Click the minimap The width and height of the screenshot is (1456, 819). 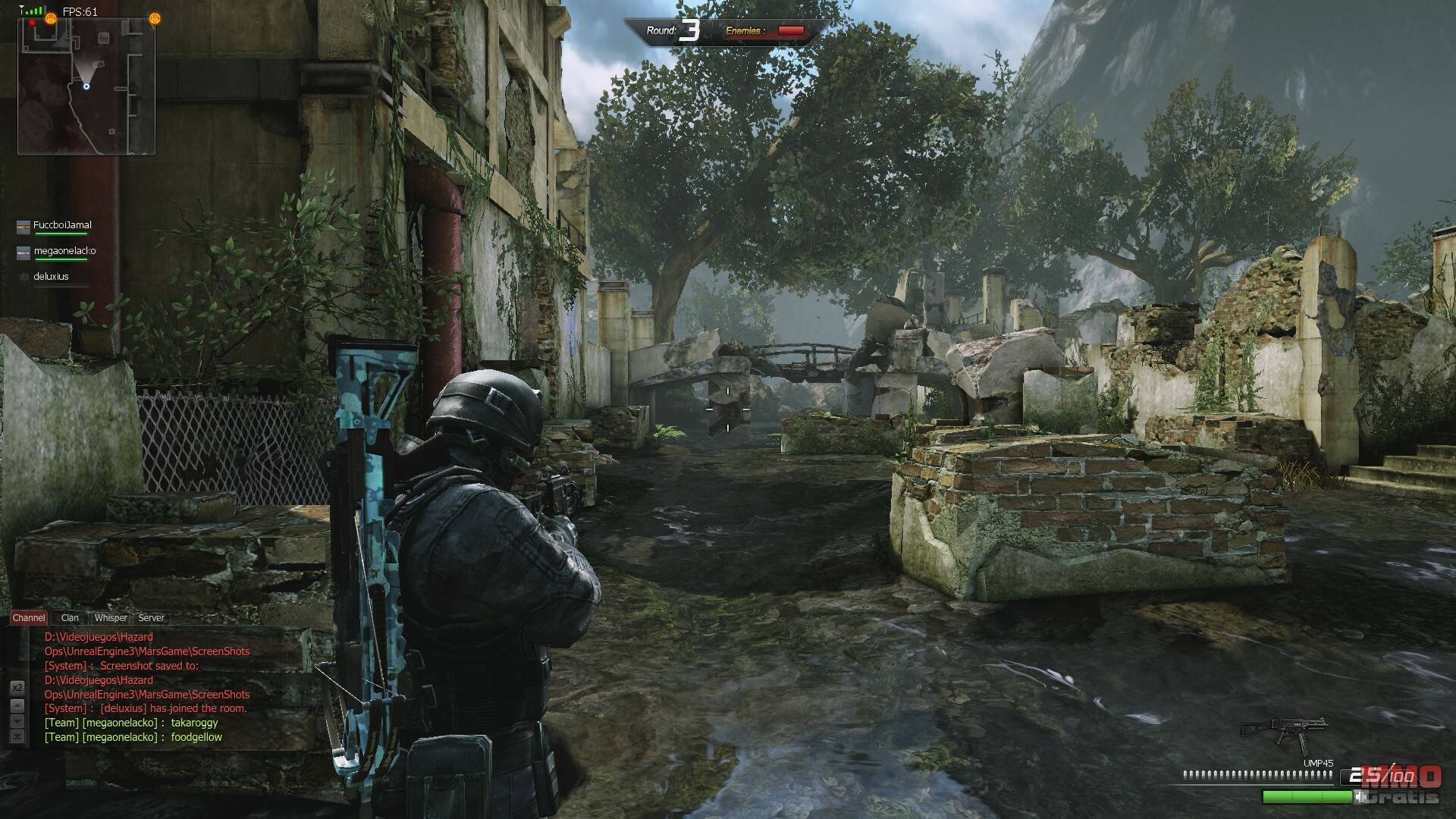click(x=86, y=85)
